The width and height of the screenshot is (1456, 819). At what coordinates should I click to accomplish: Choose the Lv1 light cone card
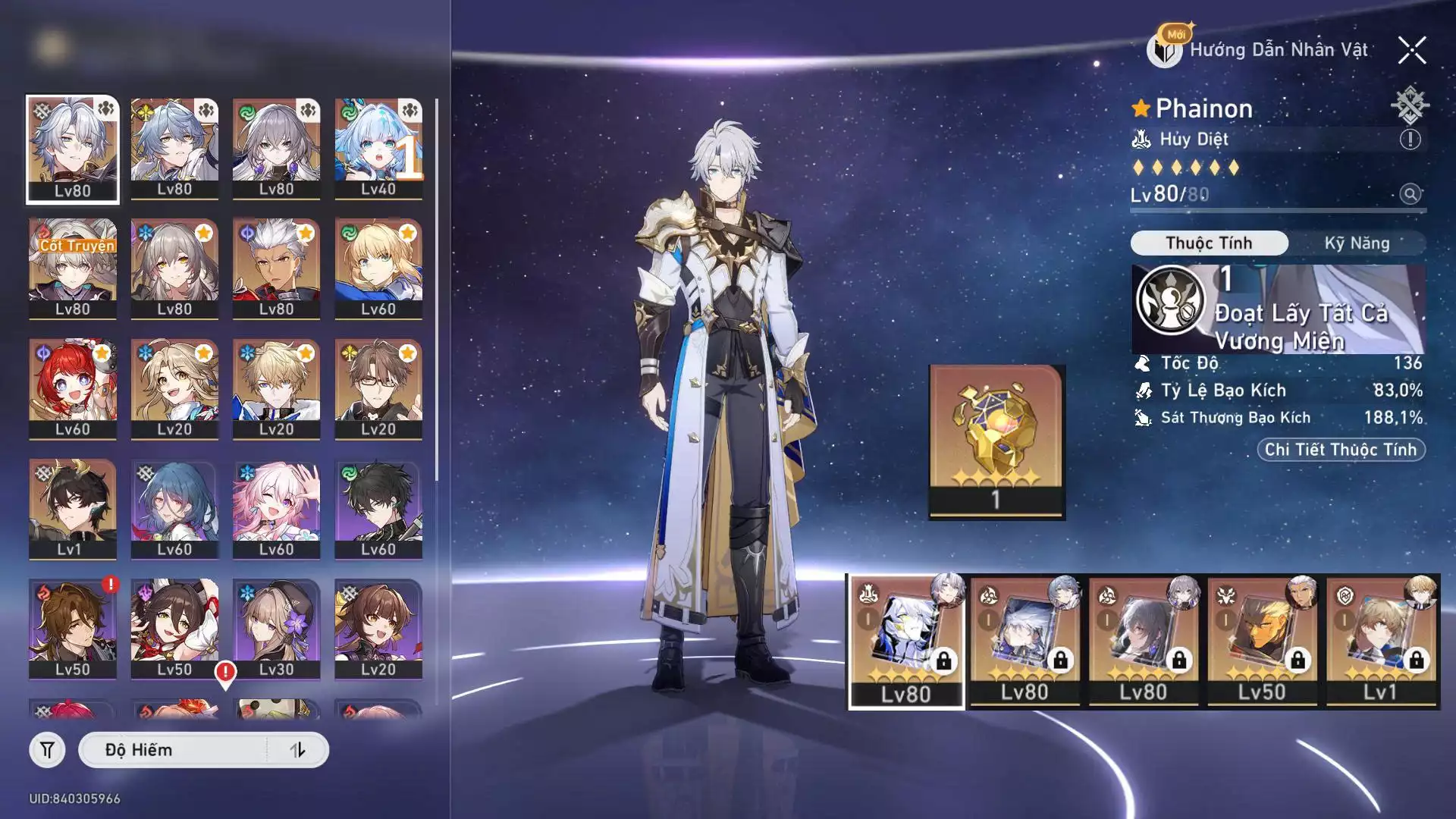coord(1381,642)
